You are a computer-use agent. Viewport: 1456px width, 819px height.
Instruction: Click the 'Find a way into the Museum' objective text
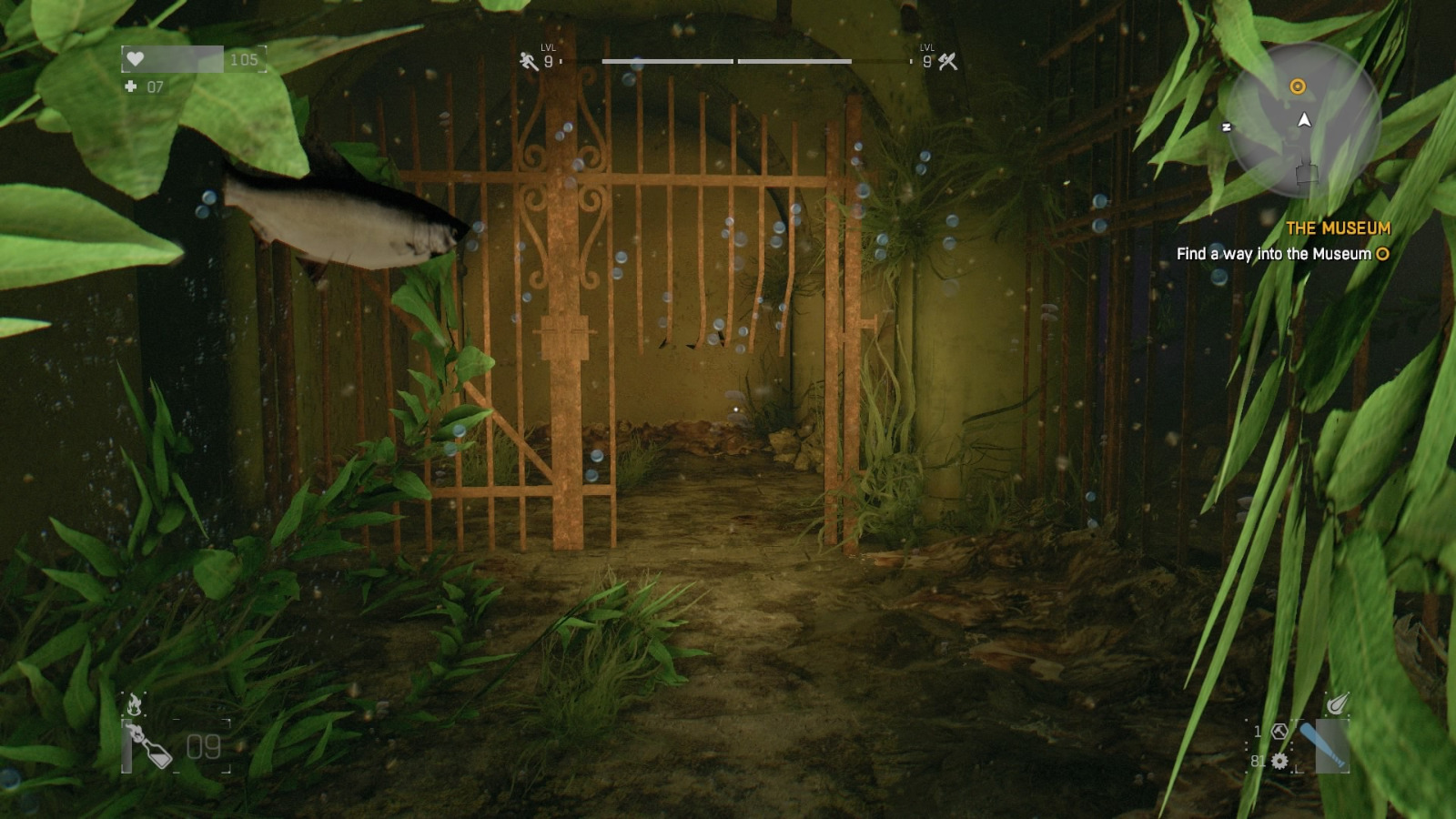pos(1272,256)
